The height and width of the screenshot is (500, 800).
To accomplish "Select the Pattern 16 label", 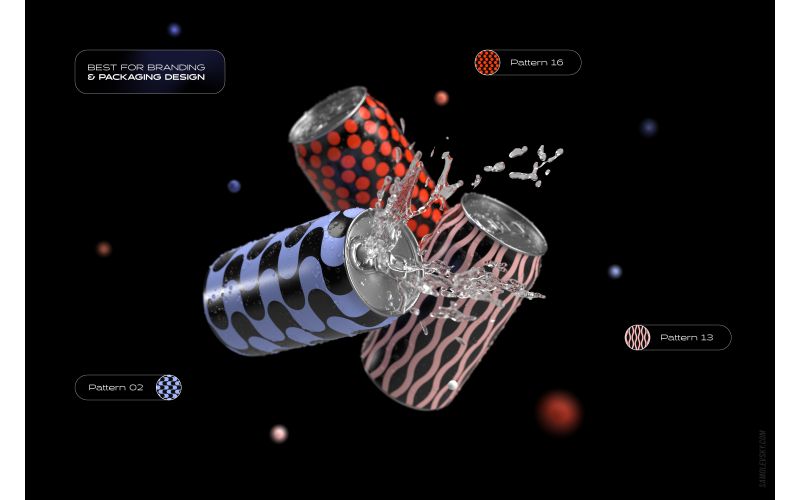I will 537,63.
